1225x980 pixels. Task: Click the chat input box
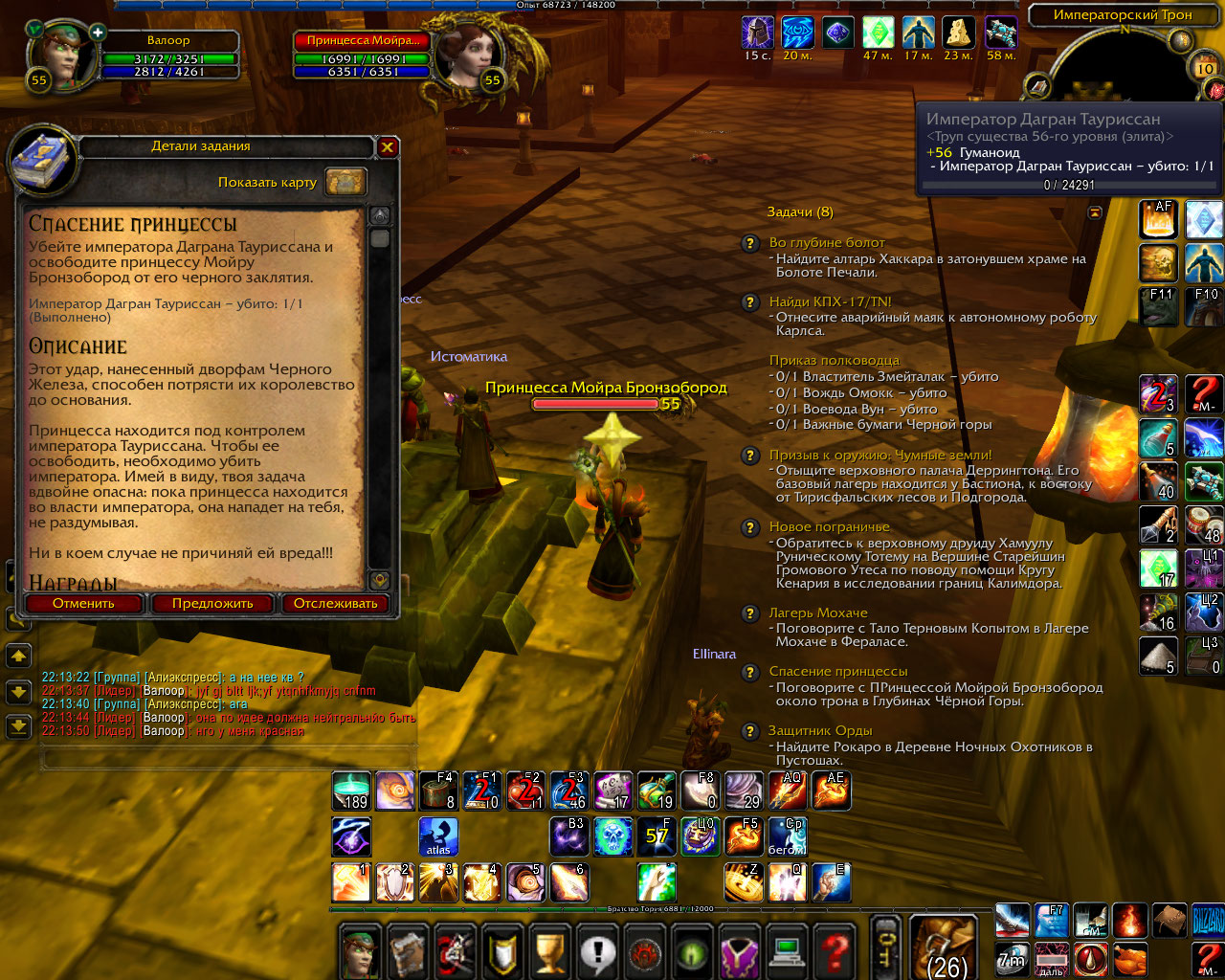tap(228, 759)
